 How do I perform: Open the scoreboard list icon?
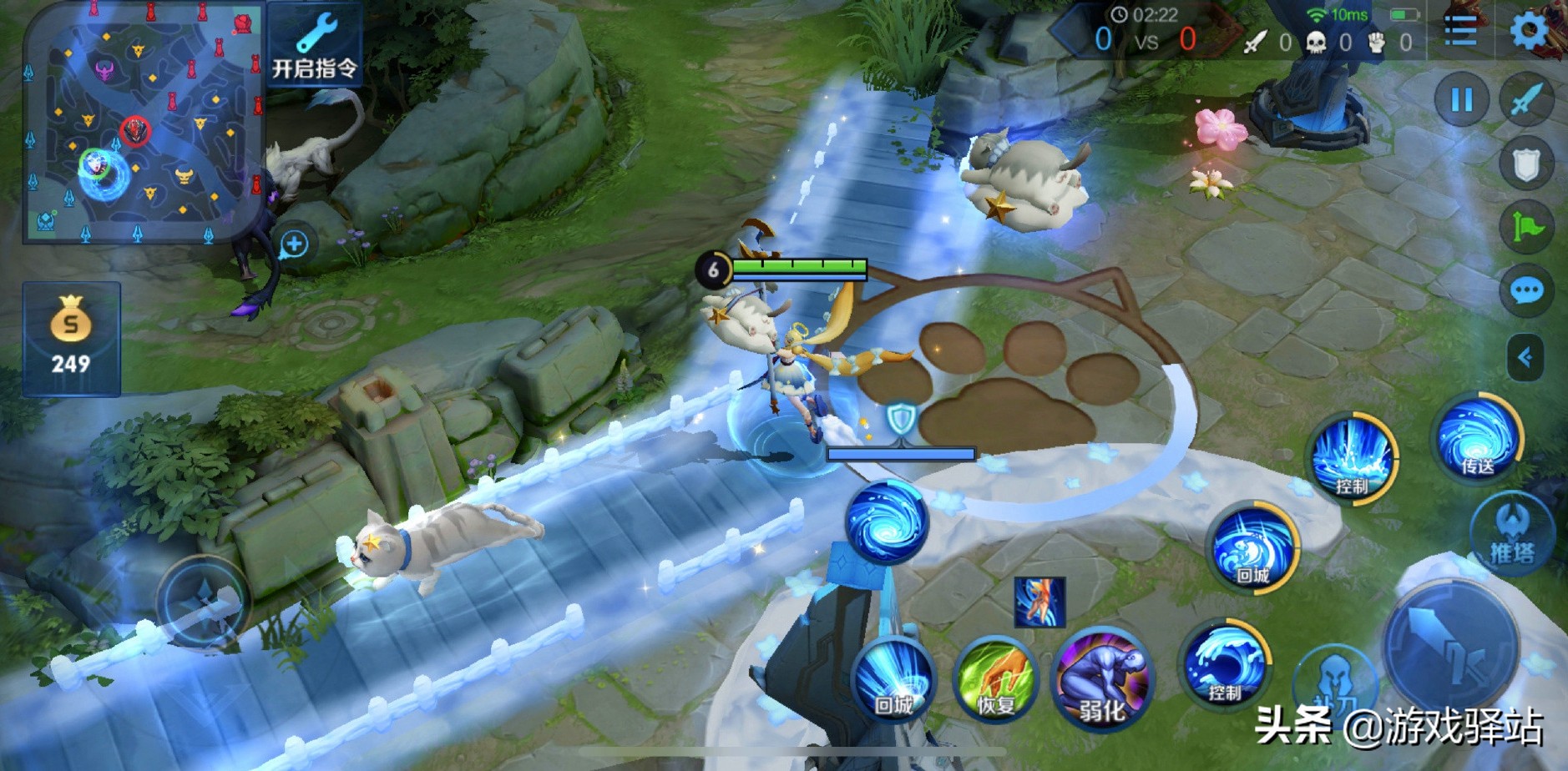coord(1460,32)
